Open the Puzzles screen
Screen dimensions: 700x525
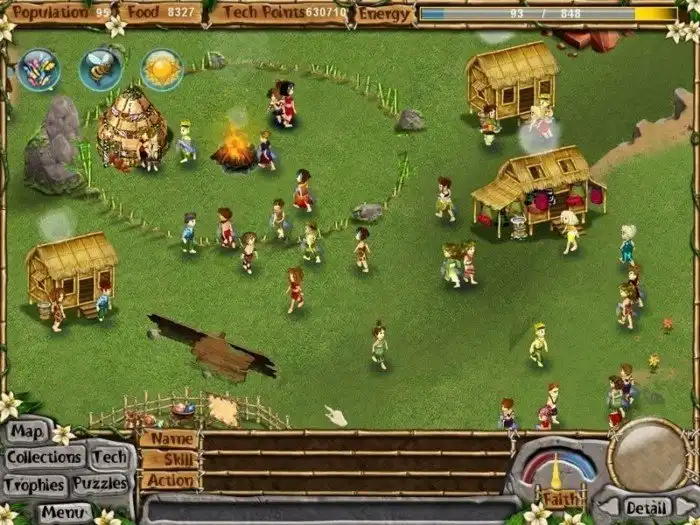[x=100, y=484]
